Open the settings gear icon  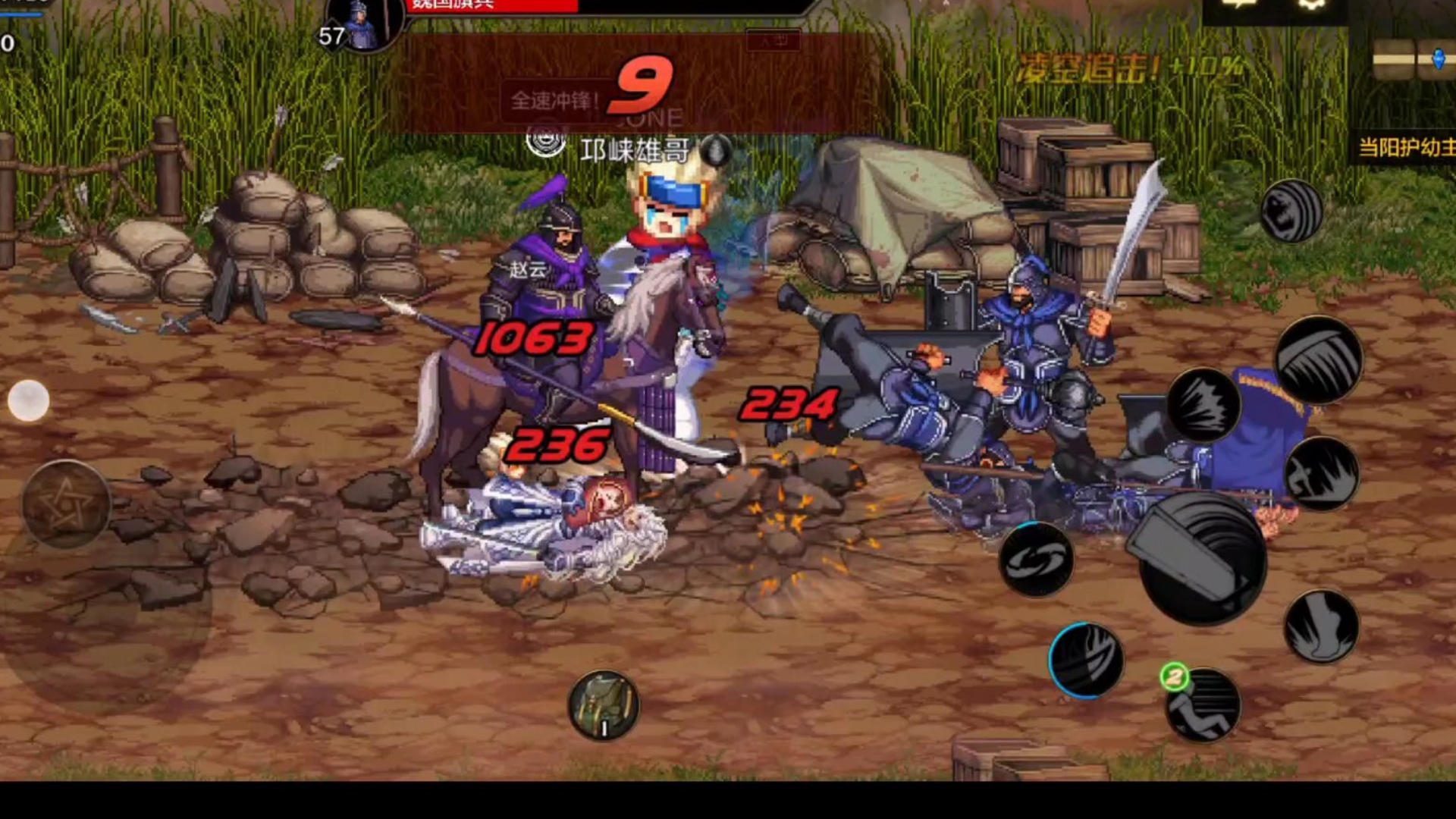coord(1312,5)
